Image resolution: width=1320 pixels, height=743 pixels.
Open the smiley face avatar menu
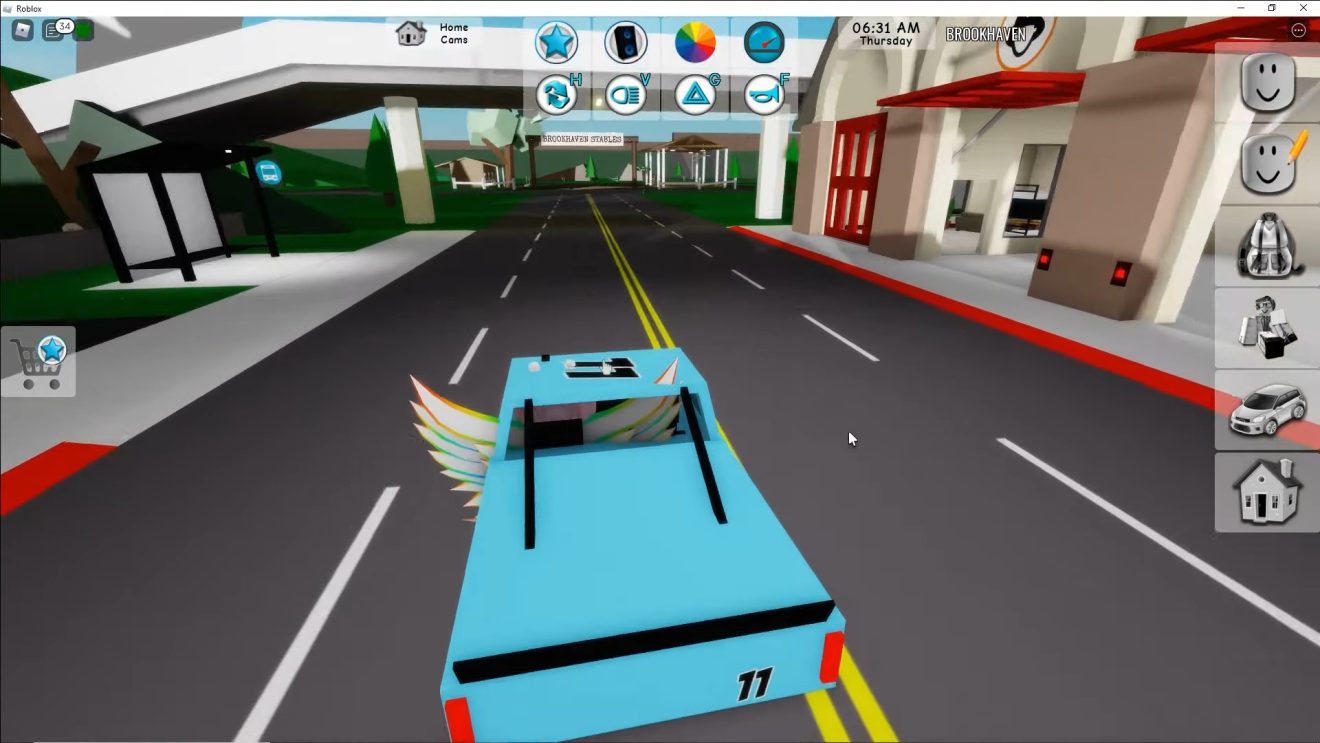pos(1267,83)
